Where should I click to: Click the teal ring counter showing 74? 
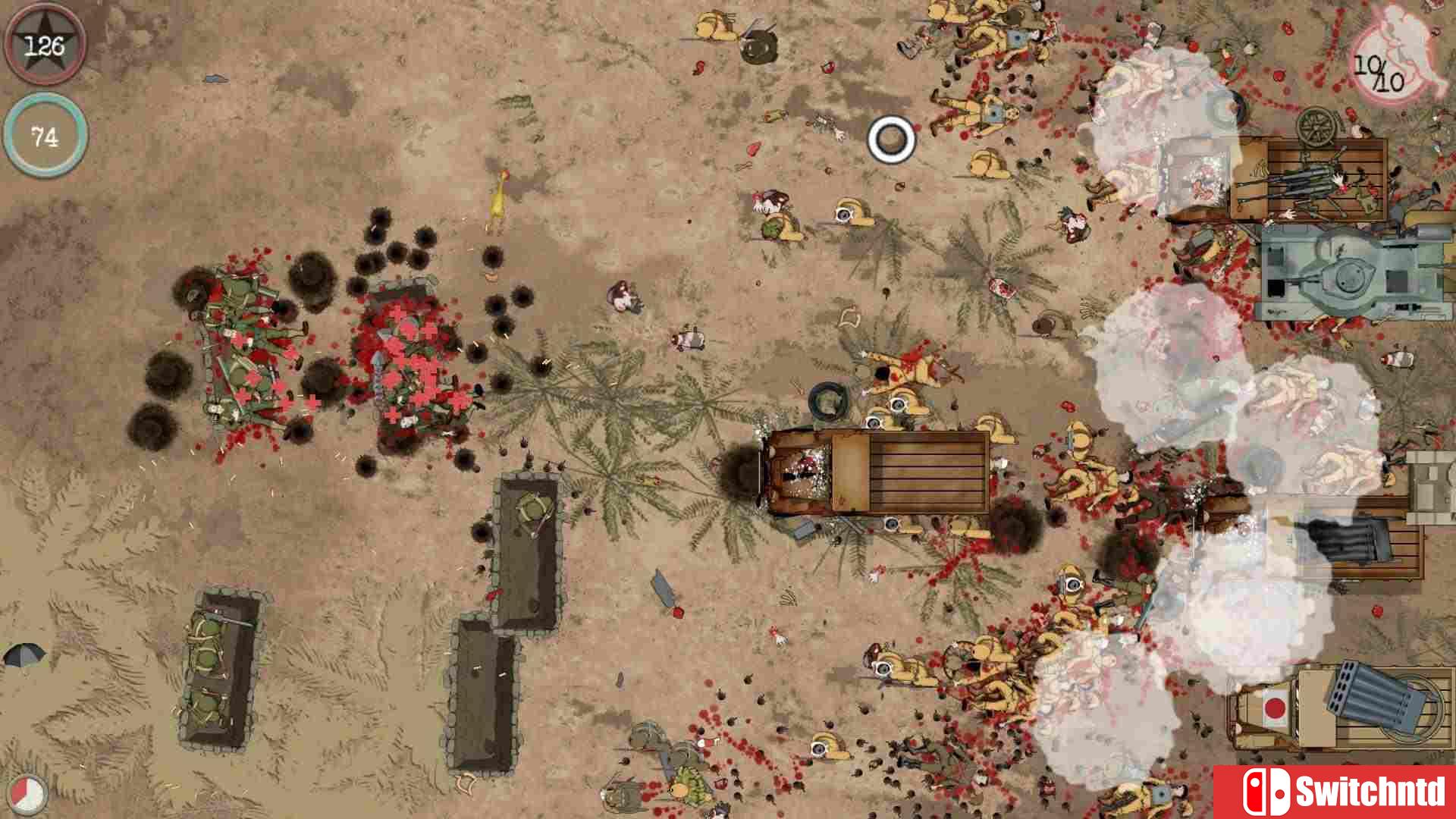(44, 135)
